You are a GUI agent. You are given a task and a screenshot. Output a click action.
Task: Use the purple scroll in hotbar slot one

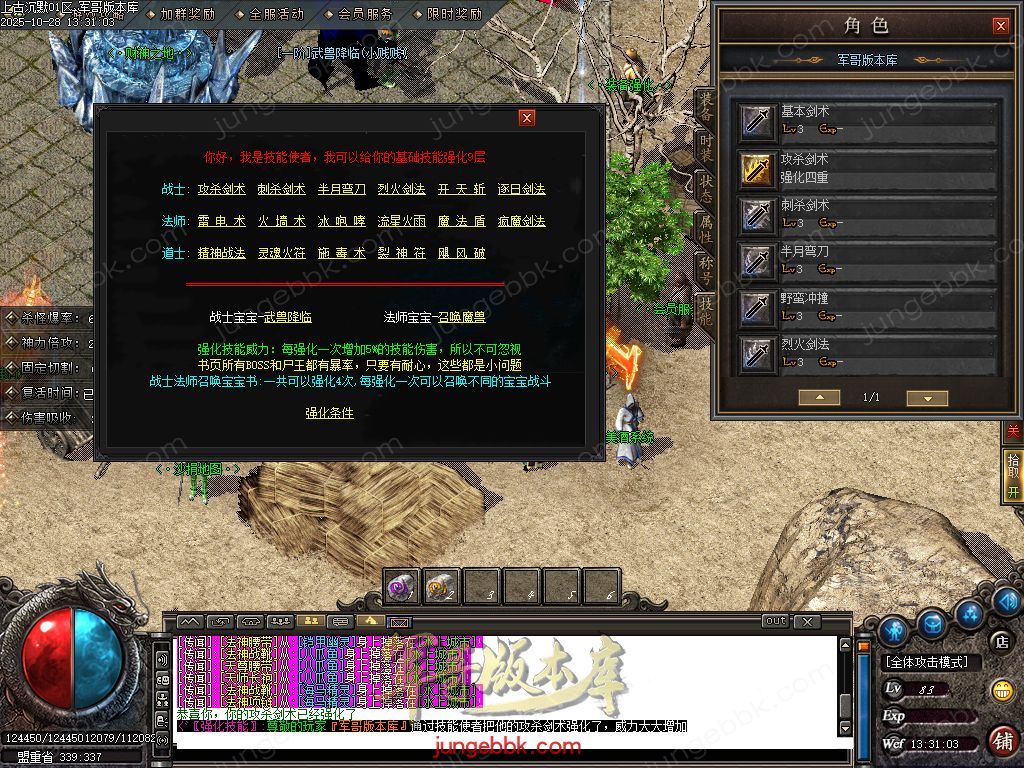click(402, 587)
